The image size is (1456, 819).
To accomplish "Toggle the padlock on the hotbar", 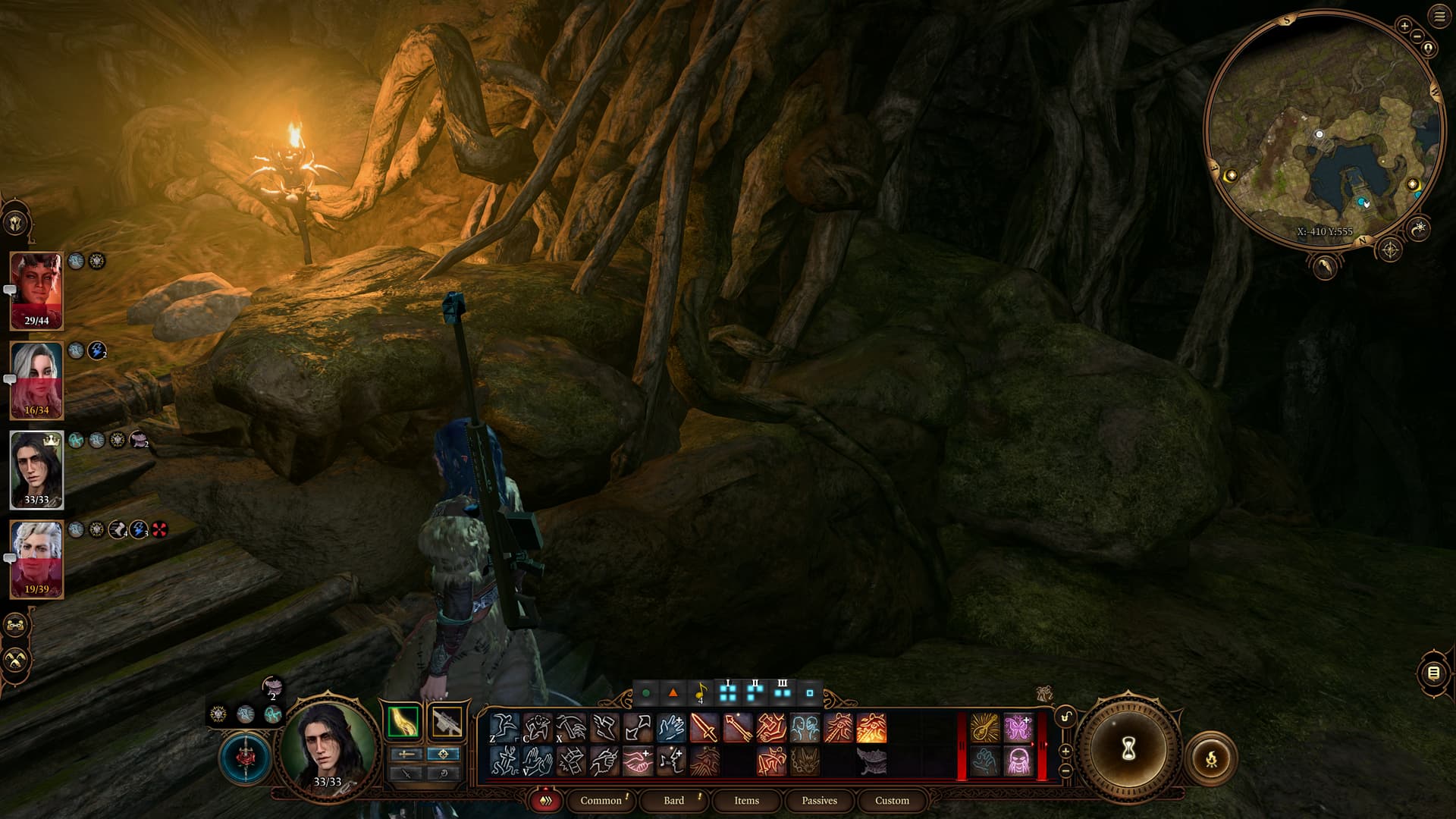I will coord(1066,717).
